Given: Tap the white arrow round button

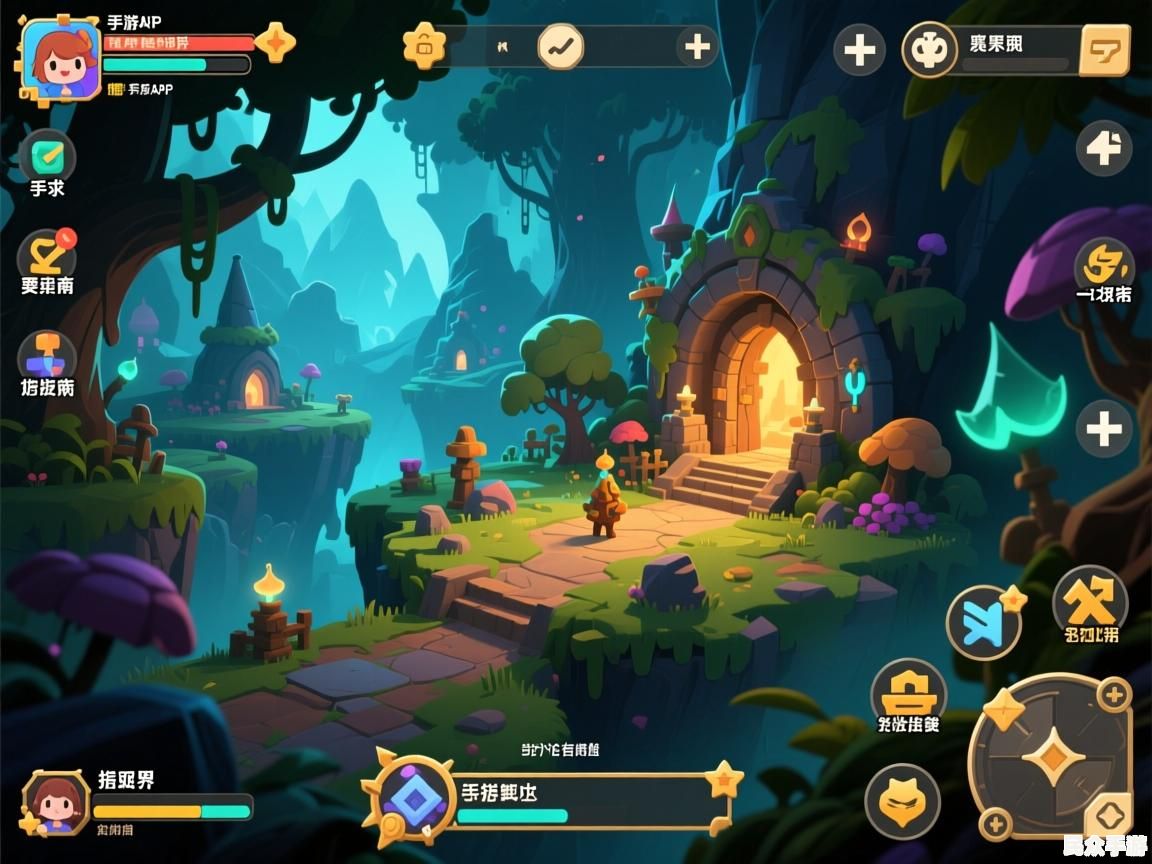Looking at the screenshot, I should [x=1104, y=149].
